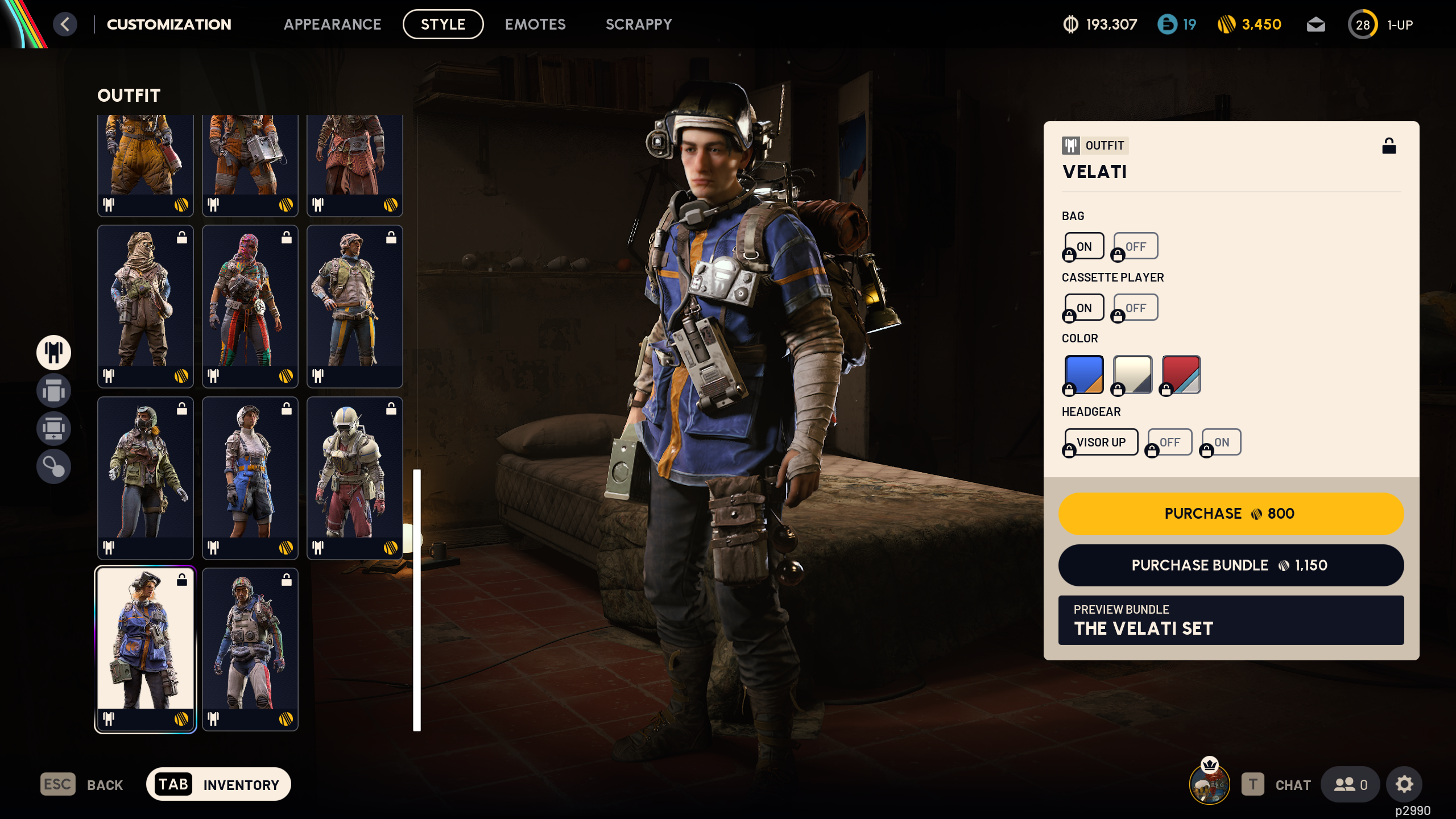Image resolution: width=1456 pixels, height=819 pixels.
Task: Switch the Cassette Player to OFF
Action: coord(1135,307)
